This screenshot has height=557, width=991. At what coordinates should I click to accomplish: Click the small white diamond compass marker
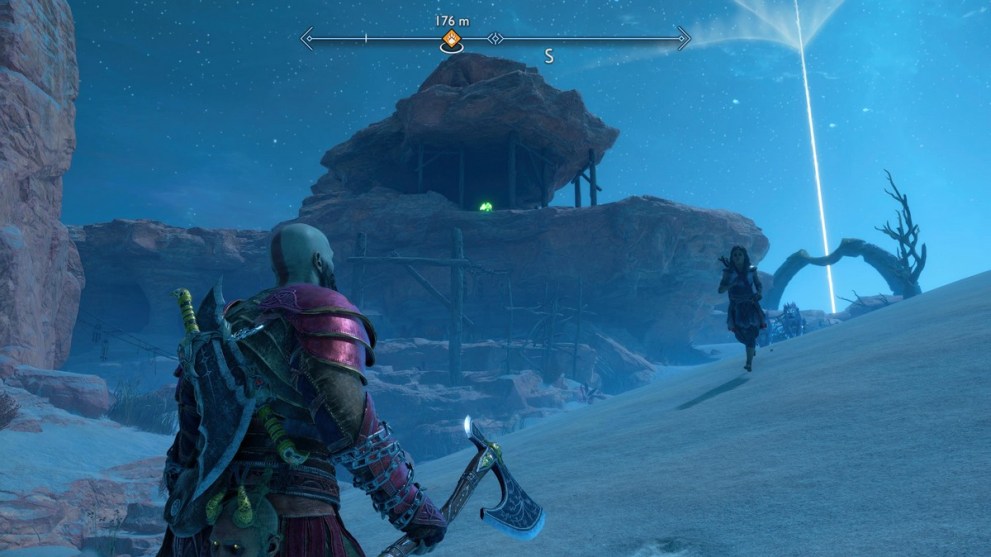tap(494, 40)
